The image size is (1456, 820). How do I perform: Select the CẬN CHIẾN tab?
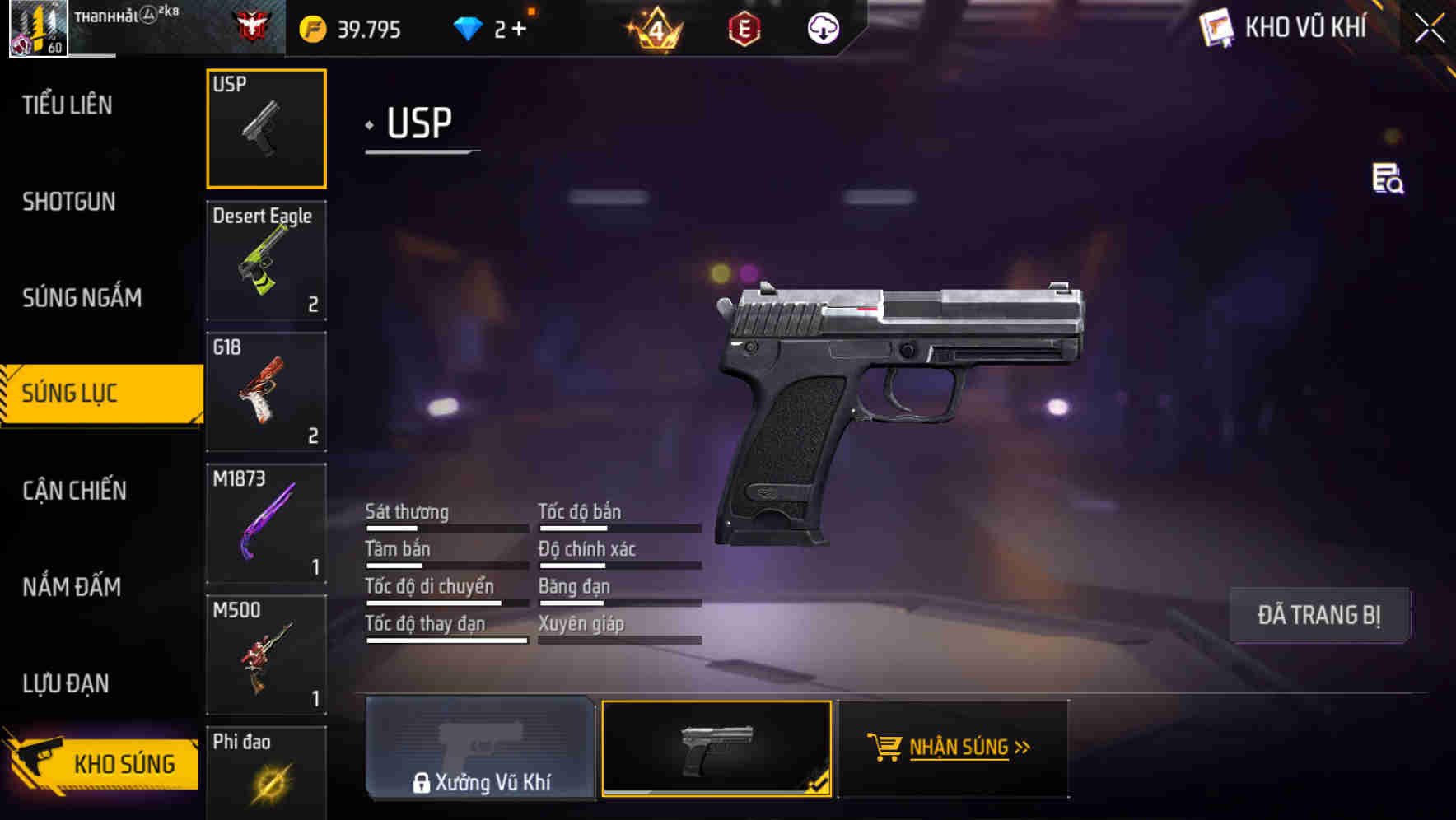75,491
